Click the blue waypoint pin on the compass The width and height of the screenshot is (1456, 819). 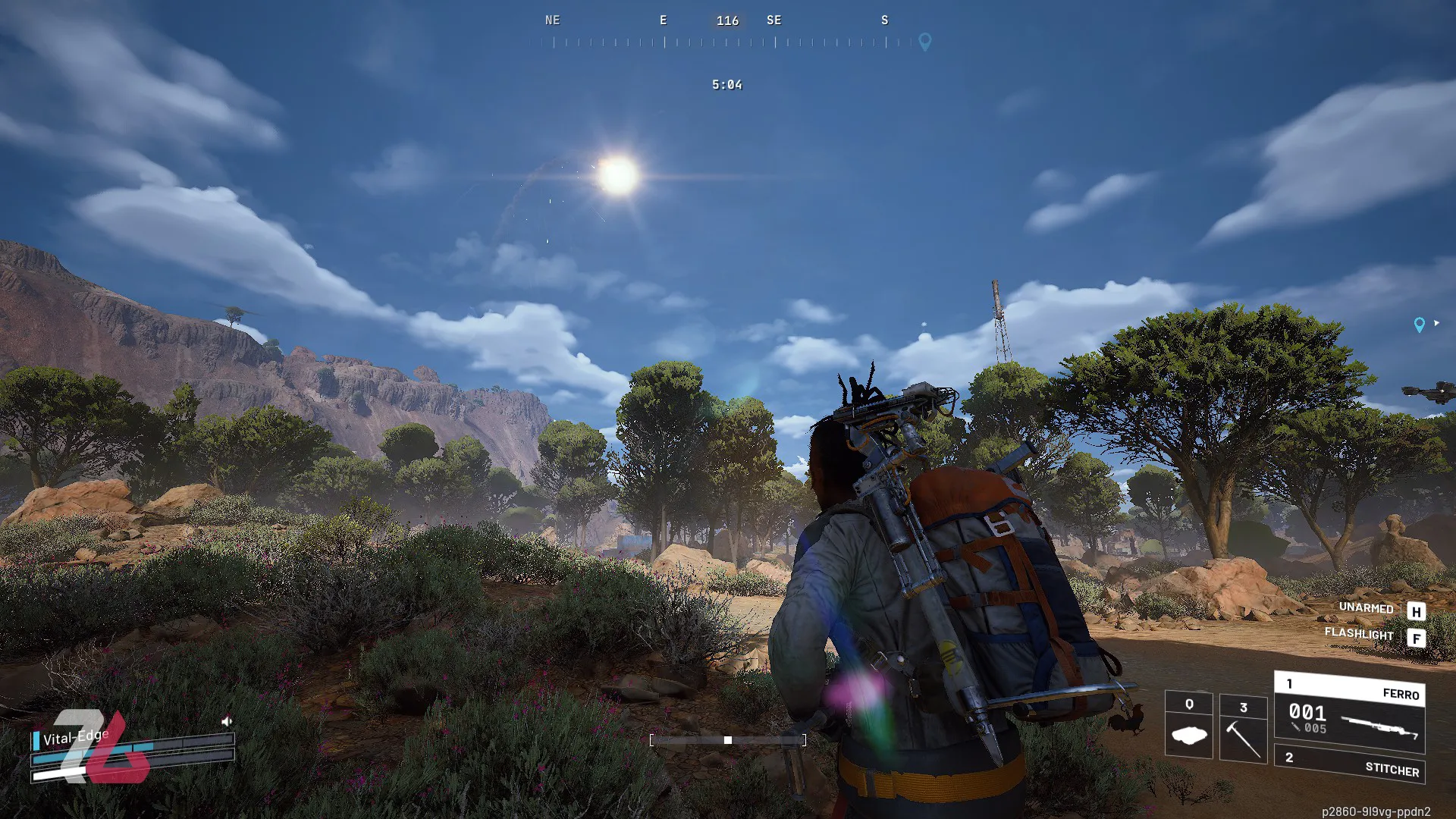[924, 42]
